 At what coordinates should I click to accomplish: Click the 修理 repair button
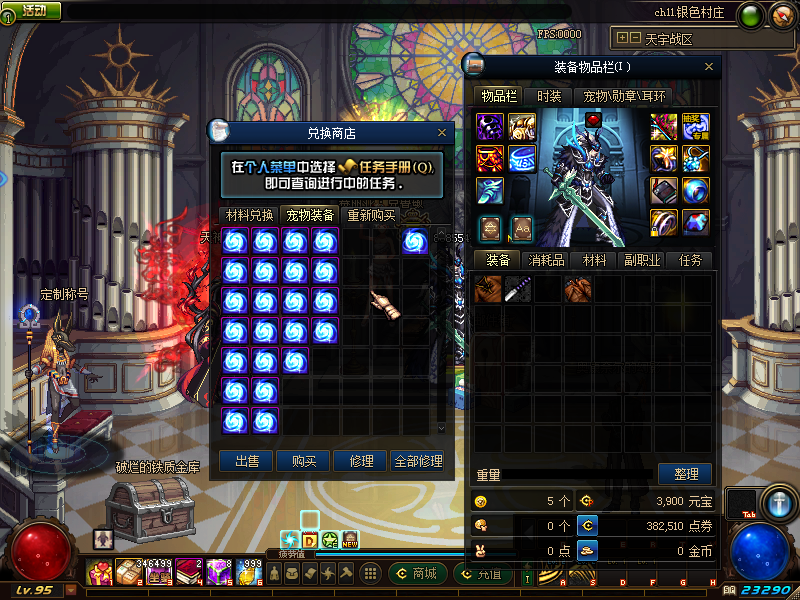(361, 461)
